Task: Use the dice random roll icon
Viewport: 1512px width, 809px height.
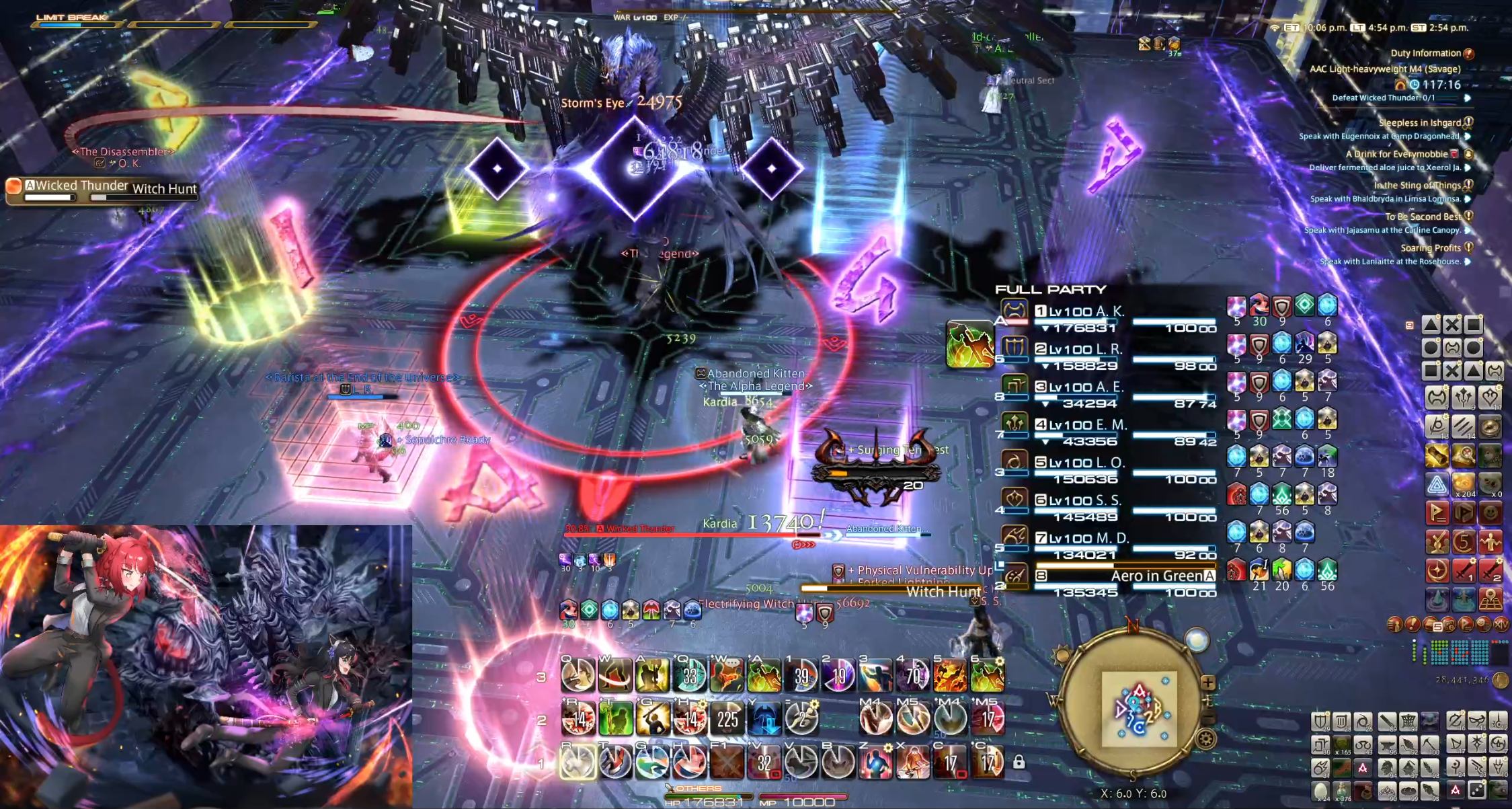Action: coord(1477,792)
